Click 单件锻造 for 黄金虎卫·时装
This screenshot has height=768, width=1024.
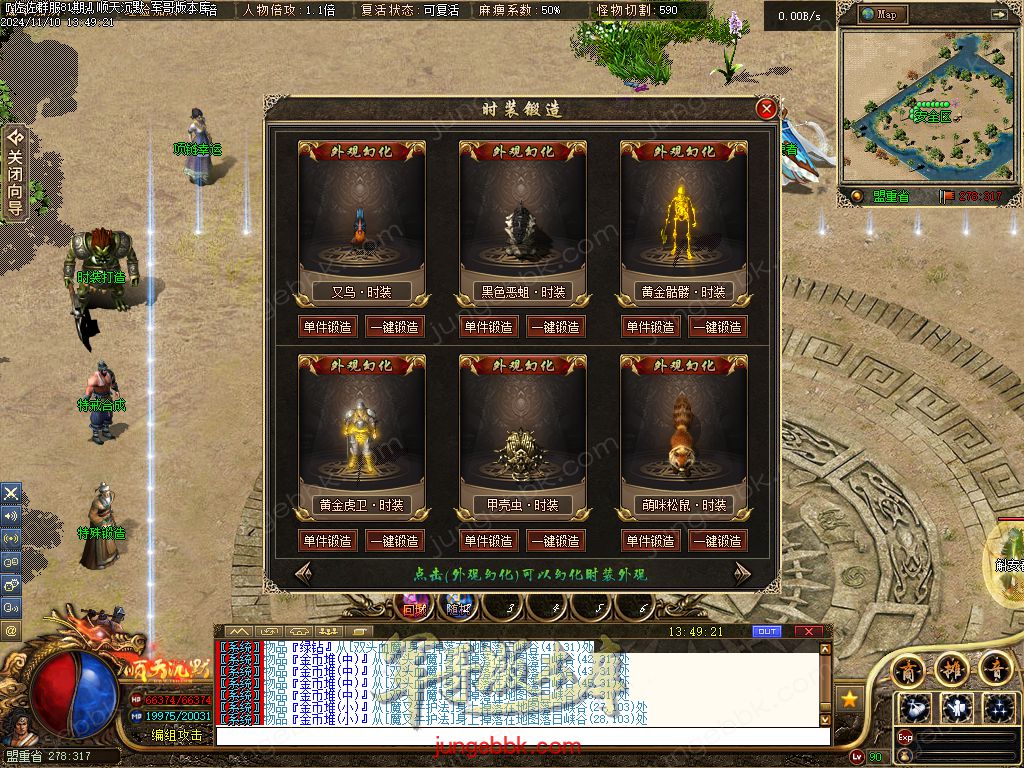[327, 541]
